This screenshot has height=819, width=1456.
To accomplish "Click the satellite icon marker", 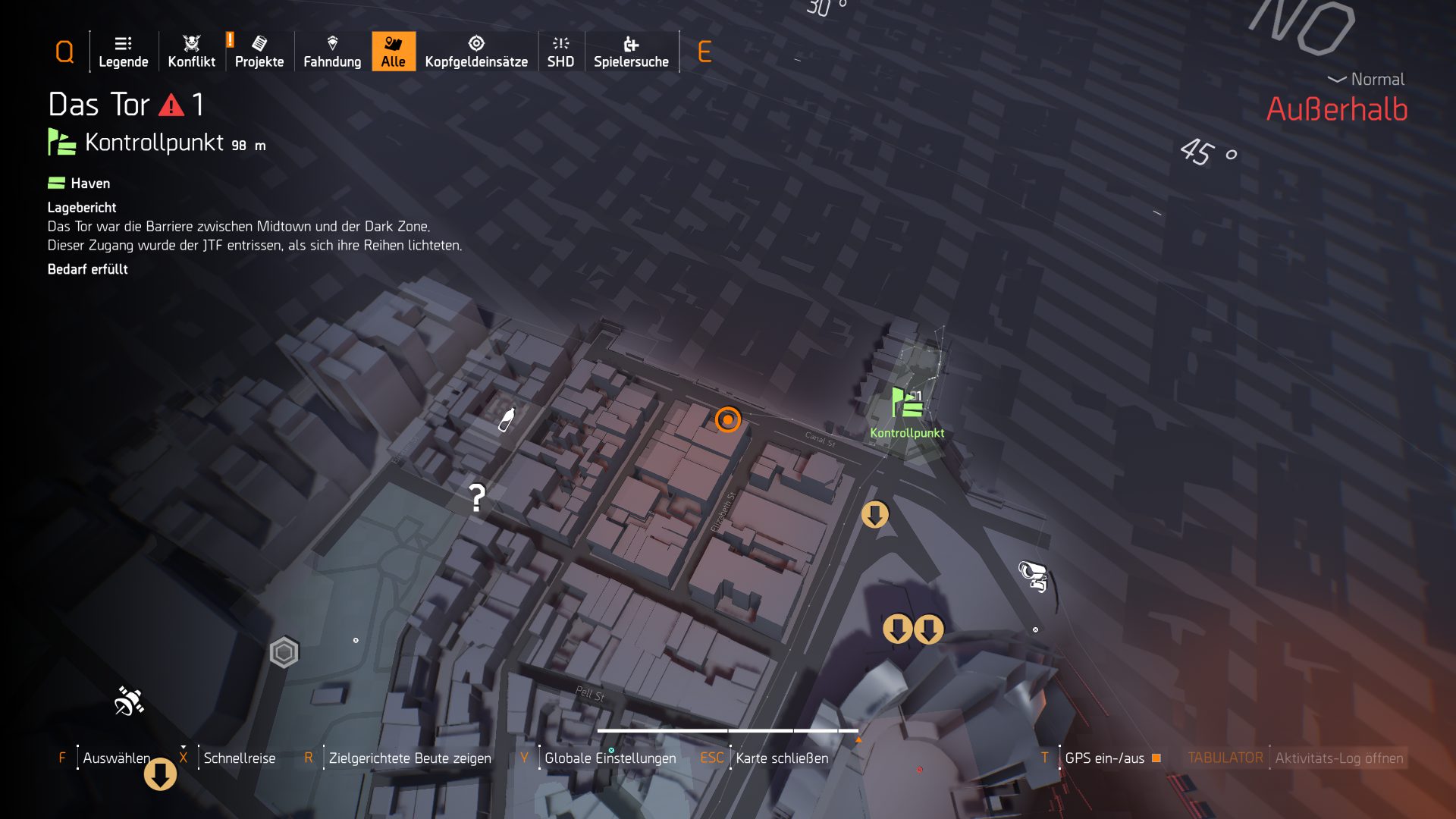I will [x=129, y=701].
